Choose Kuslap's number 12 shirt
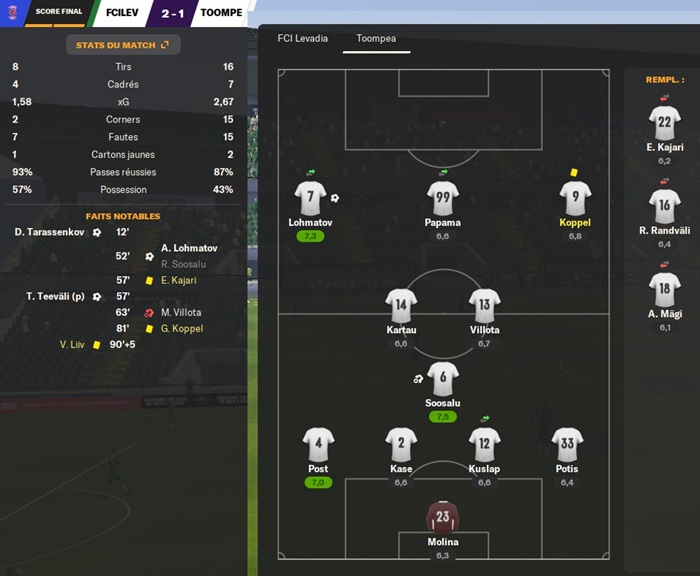Screen dimensions: 700x576 (484, 444)
